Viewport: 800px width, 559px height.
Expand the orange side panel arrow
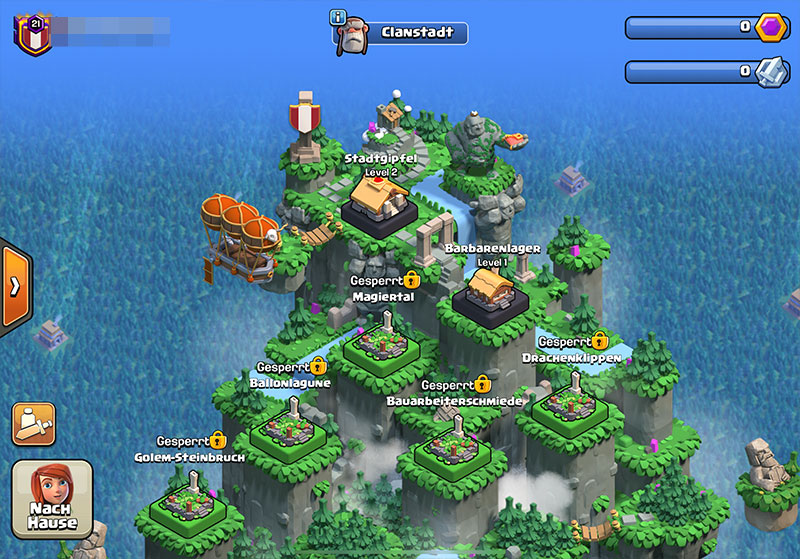click(15, 287)
